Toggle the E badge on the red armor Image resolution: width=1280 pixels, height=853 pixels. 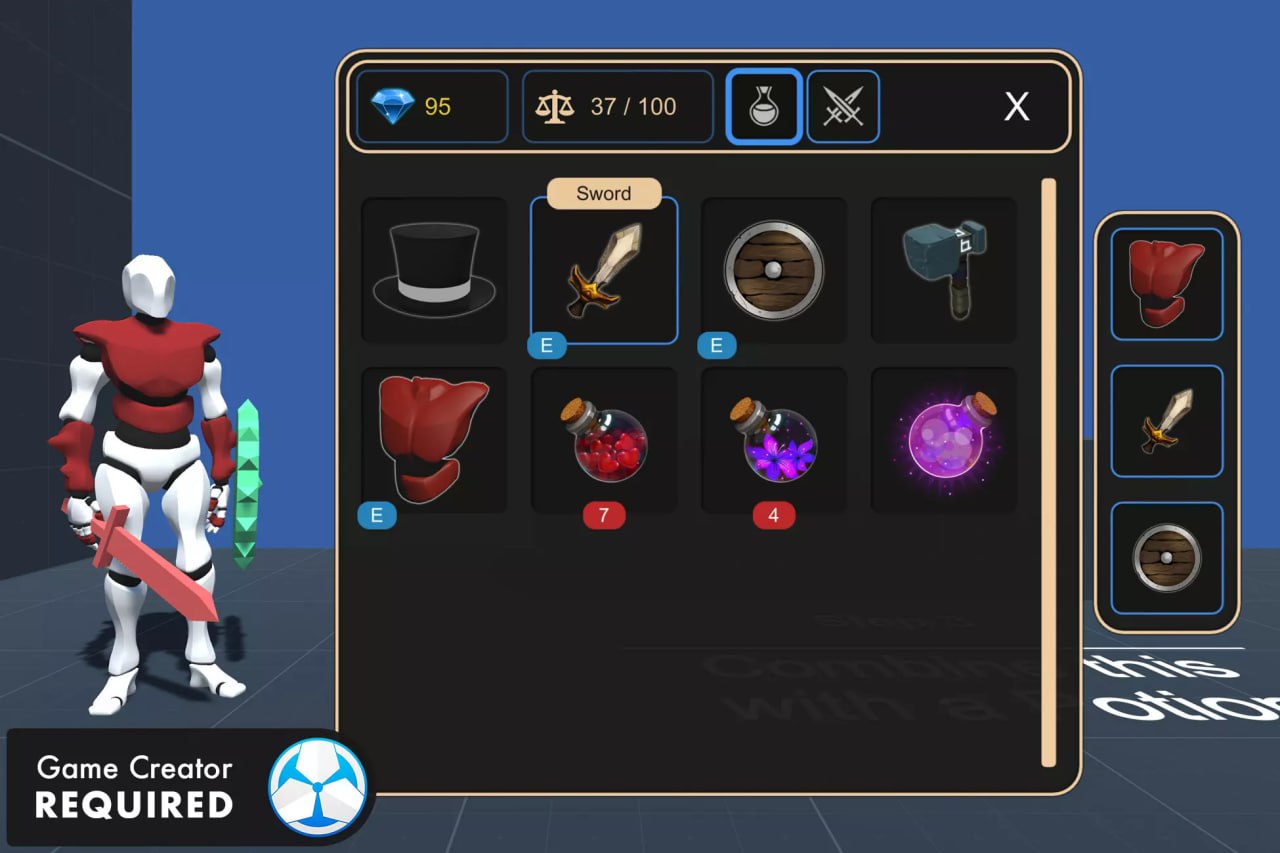point(378,515)
